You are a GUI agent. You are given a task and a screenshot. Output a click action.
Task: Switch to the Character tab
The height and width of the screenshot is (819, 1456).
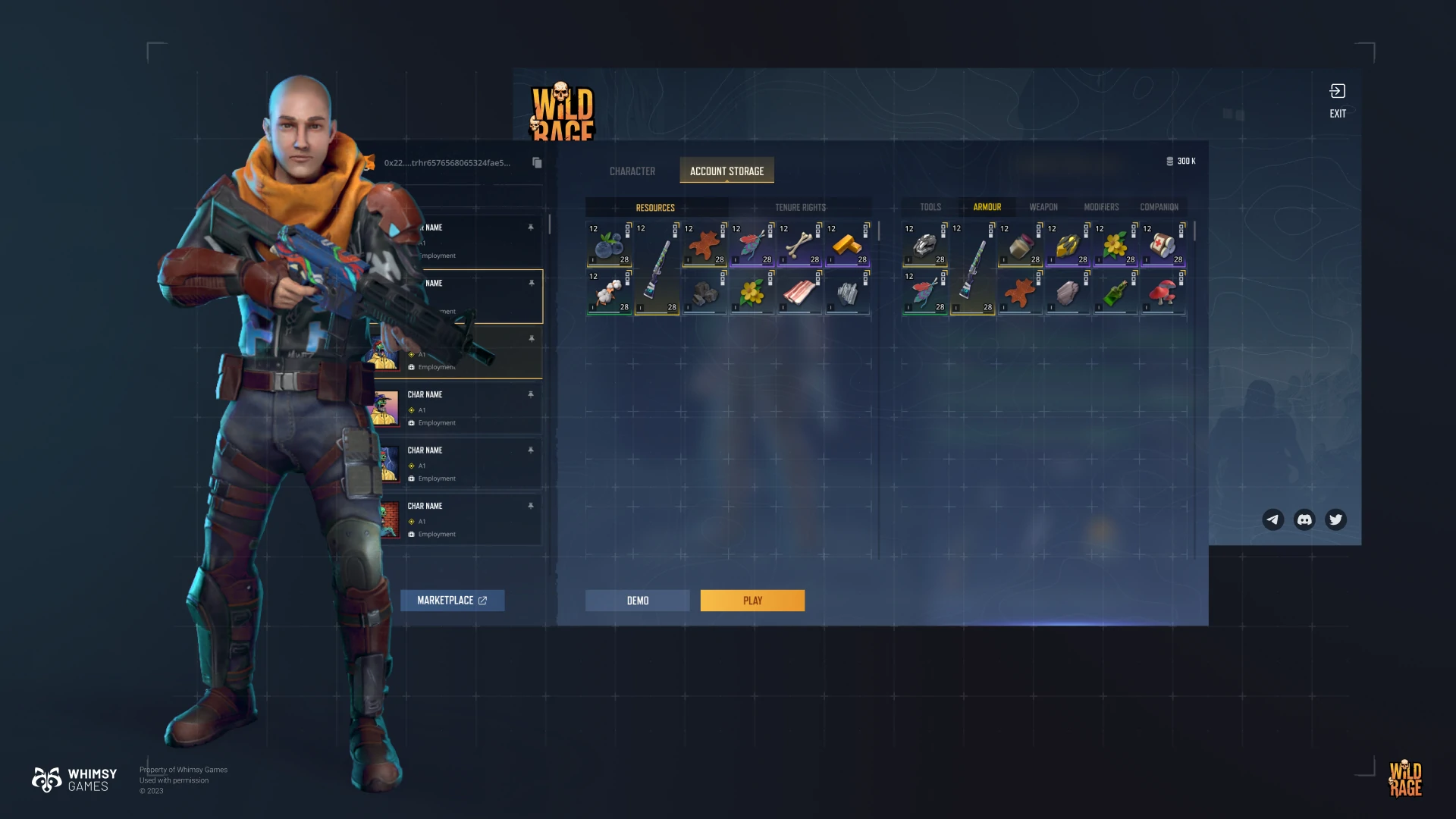click(x=632, y=171)
